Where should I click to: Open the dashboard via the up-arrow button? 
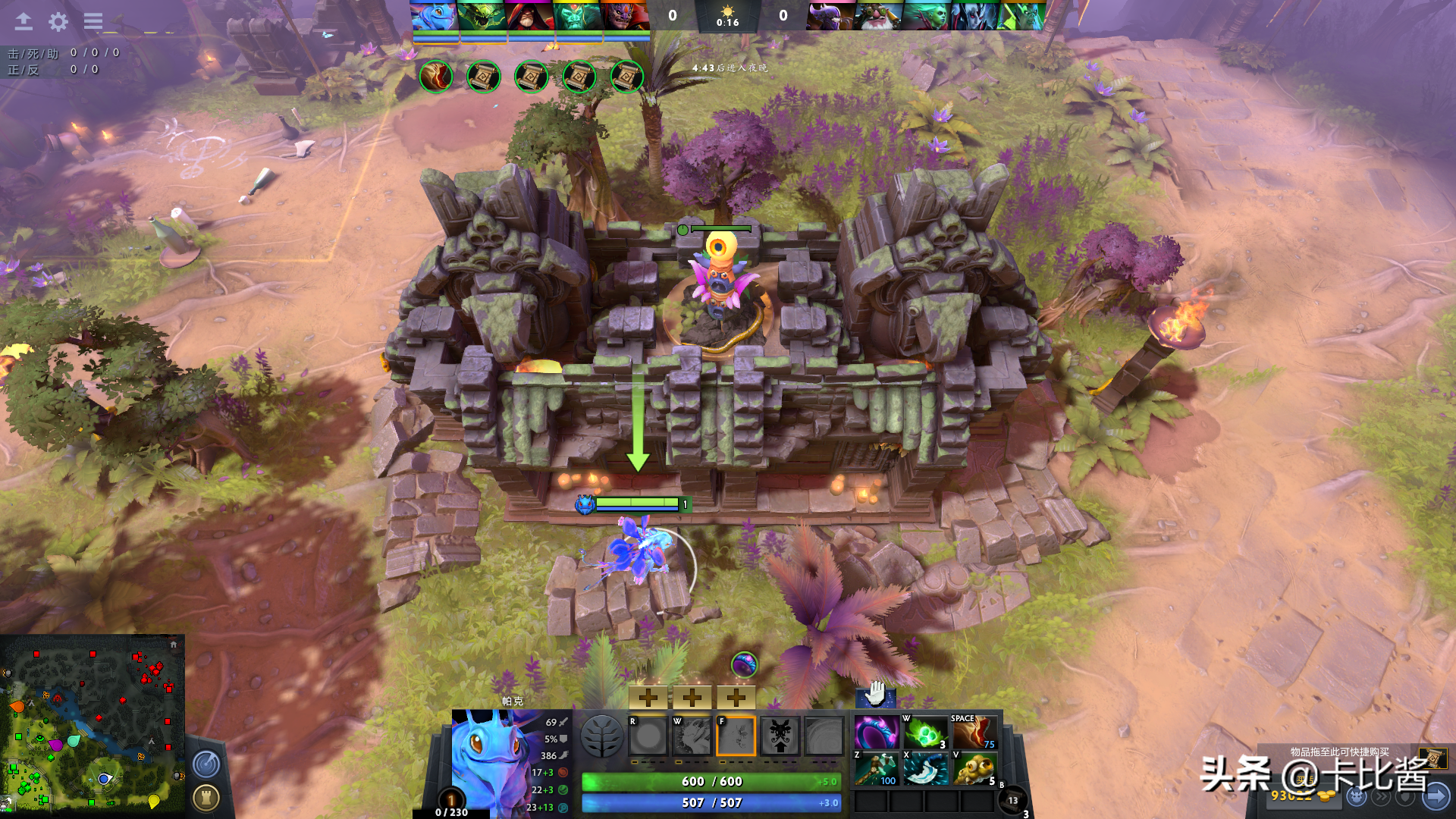pyautogui.click(x=24, y=21)
